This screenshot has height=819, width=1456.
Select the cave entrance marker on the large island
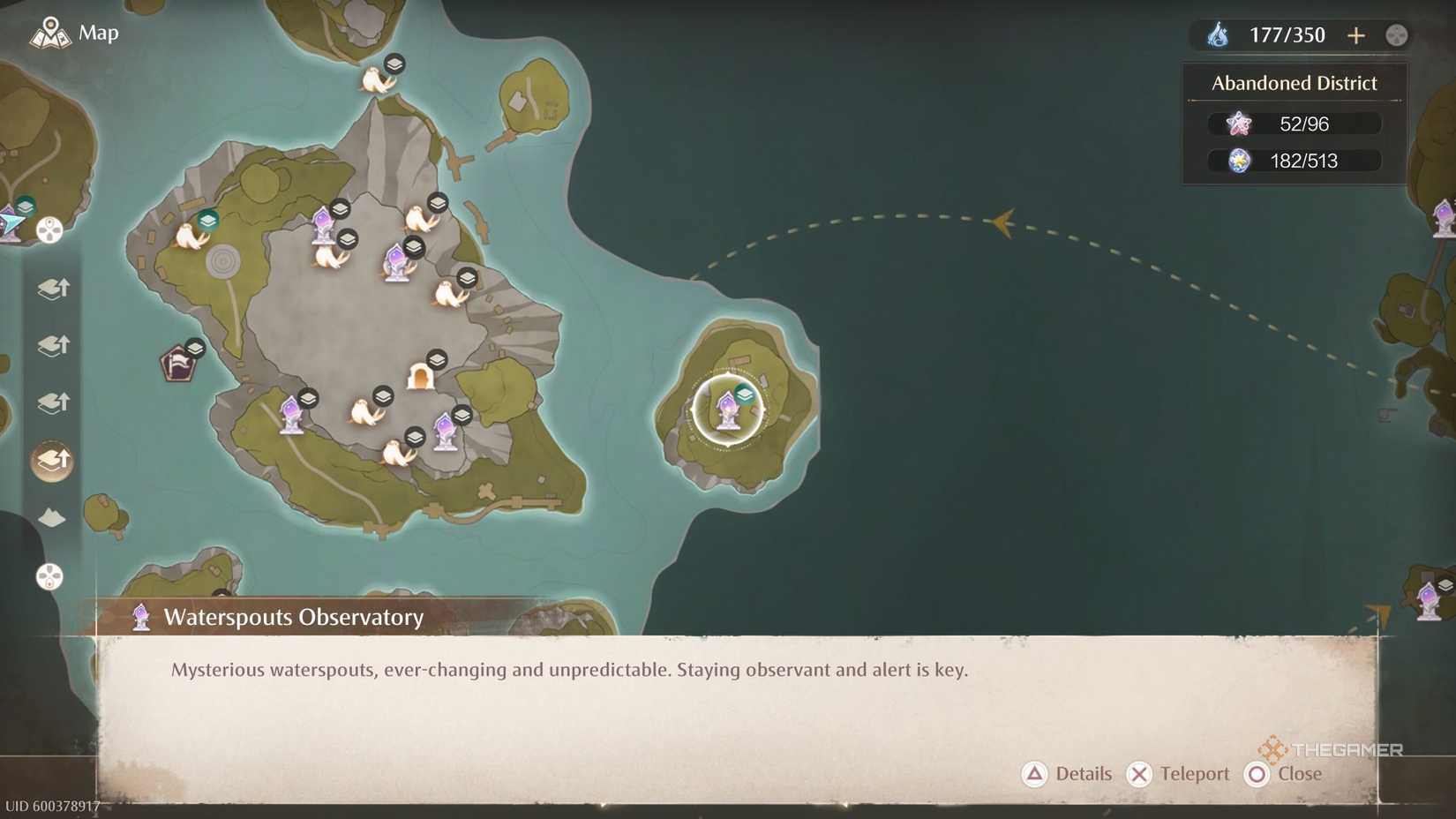pyautogui.click(x=421, y=375)
